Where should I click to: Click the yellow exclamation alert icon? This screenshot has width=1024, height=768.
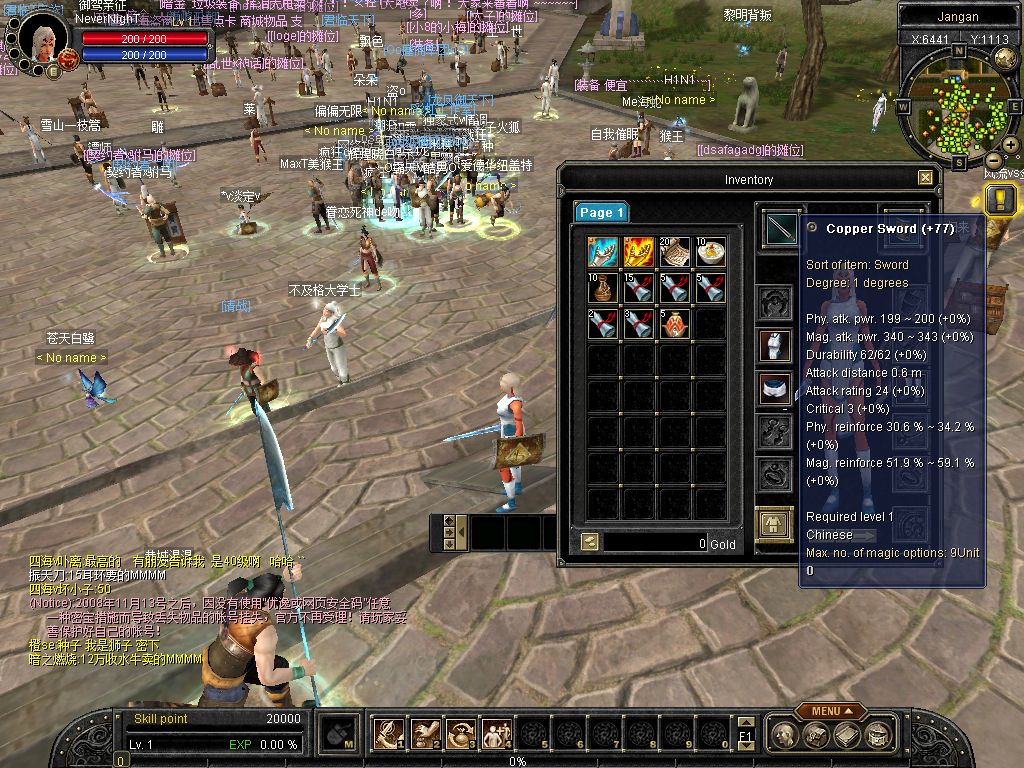coord(999,199)
